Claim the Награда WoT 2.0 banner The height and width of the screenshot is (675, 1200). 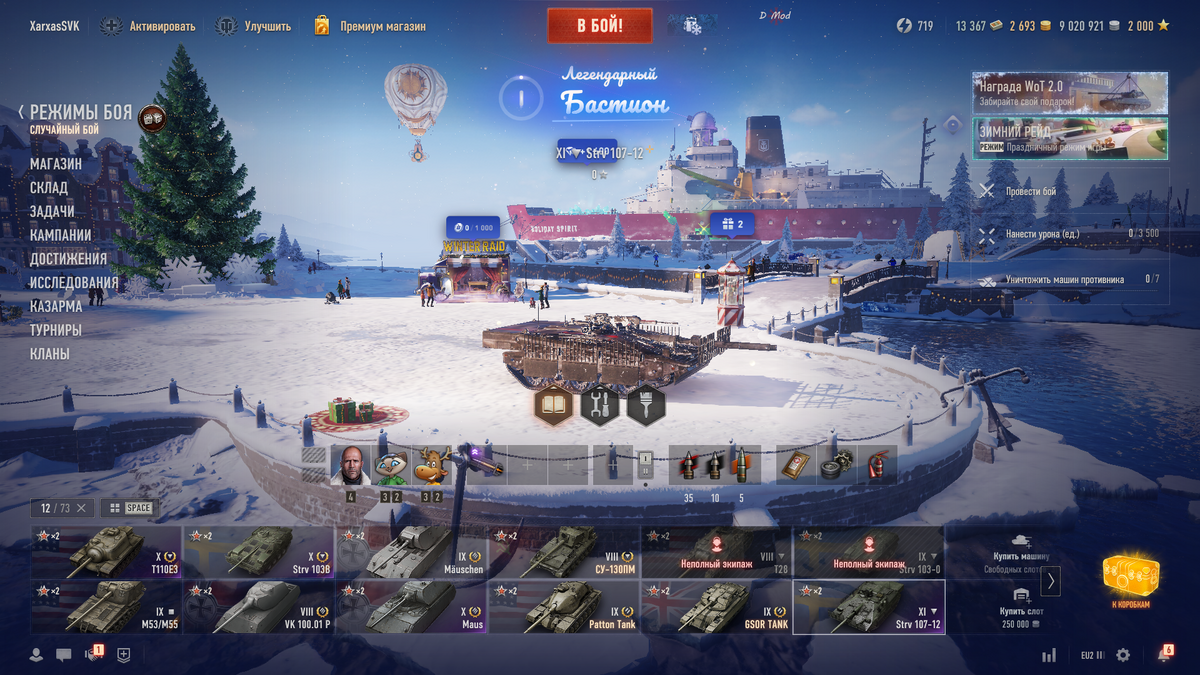click(x=1069, y=92)
